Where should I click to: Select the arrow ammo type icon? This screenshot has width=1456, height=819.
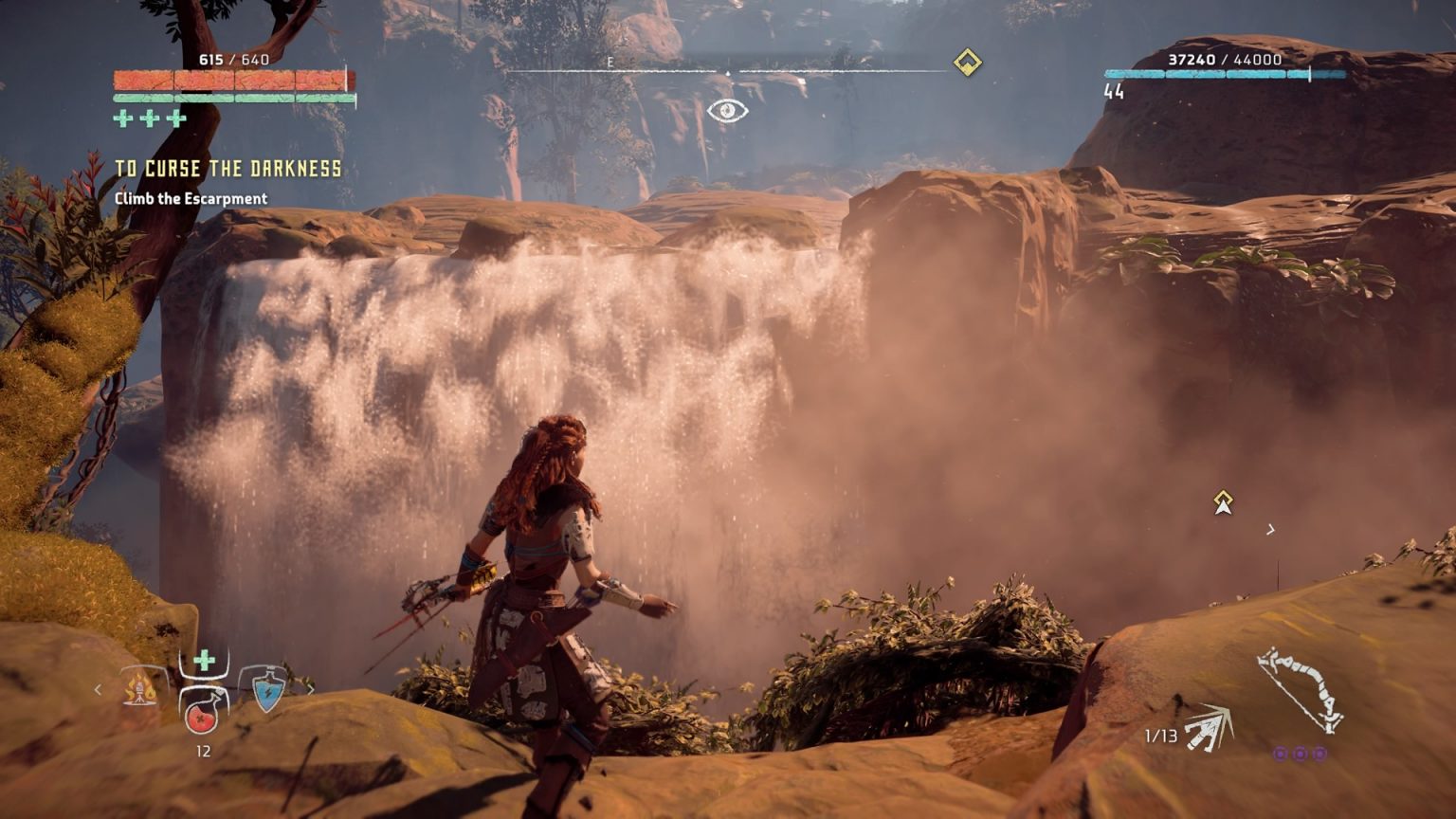coord(1208,729)
